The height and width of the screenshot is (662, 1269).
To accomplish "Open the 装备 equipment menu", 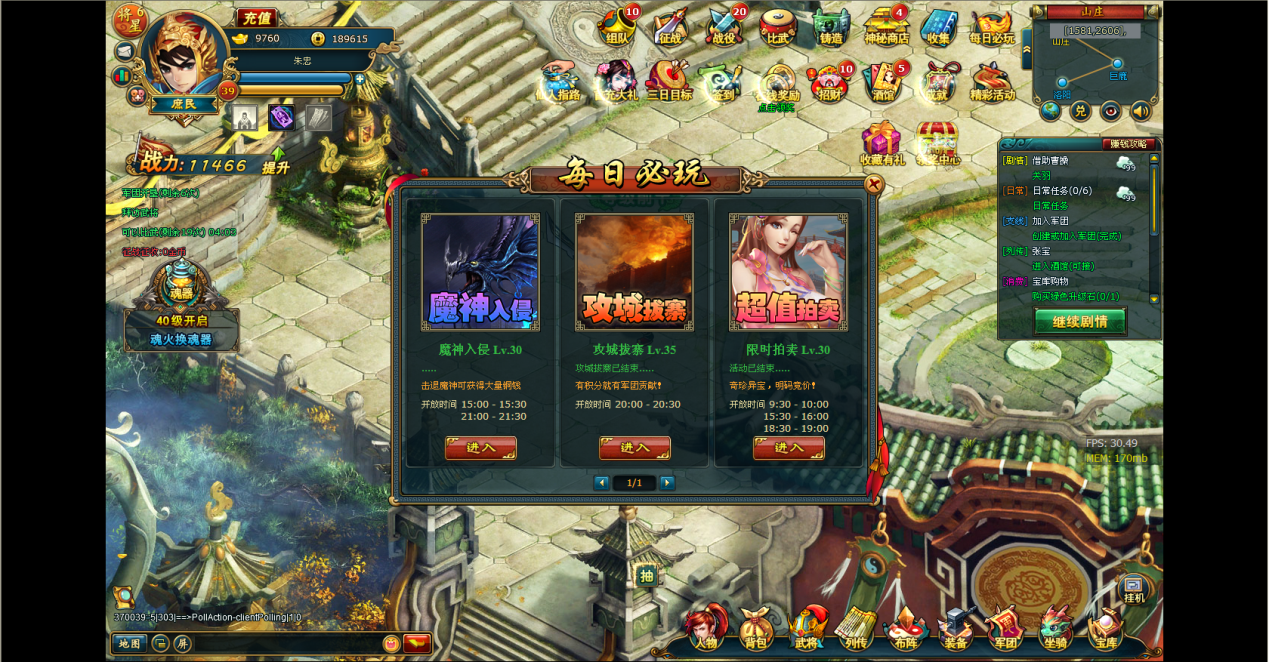I will pos(955,629).
